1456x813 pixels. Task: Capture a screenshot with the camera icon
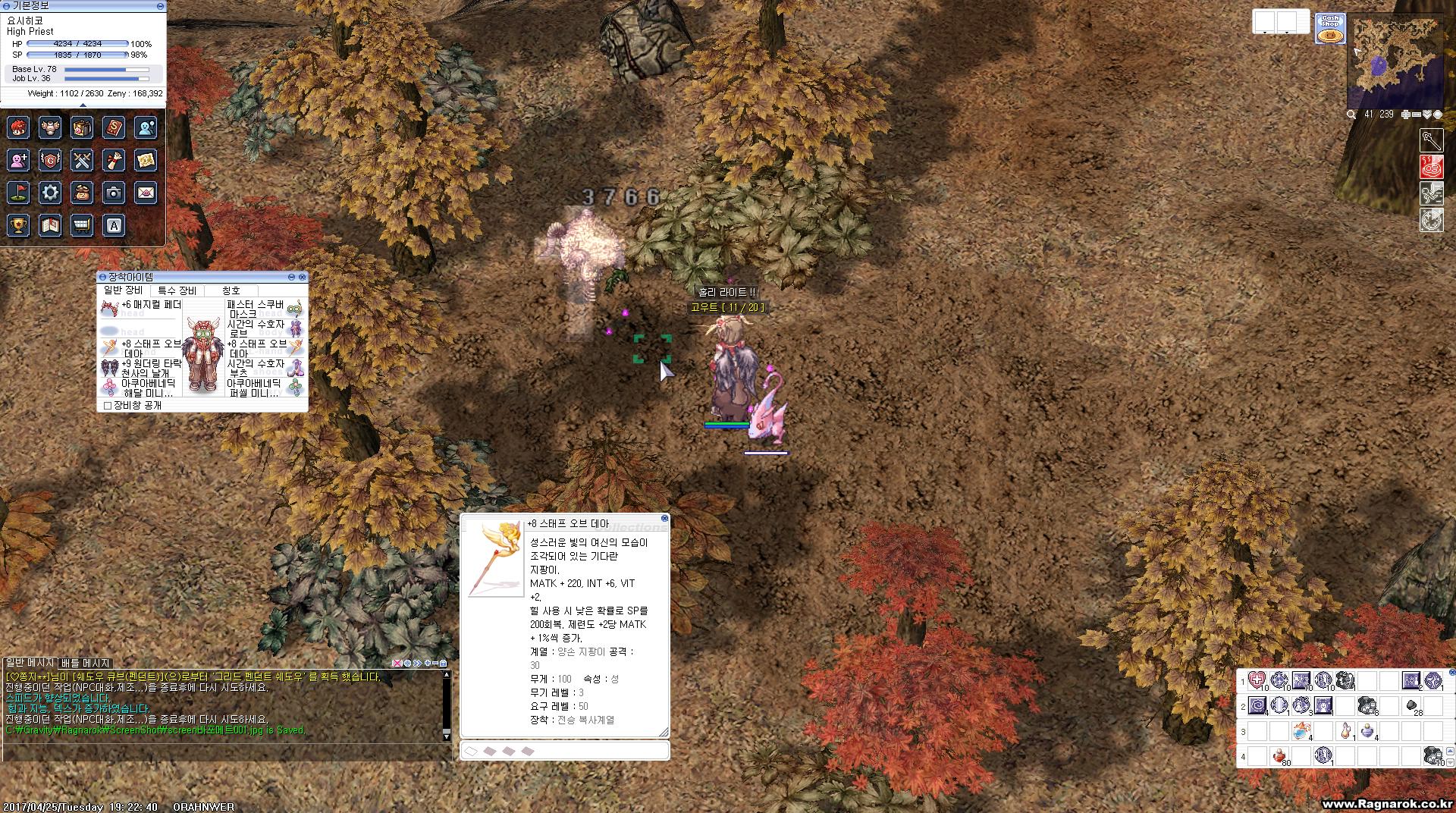[113, 193]
